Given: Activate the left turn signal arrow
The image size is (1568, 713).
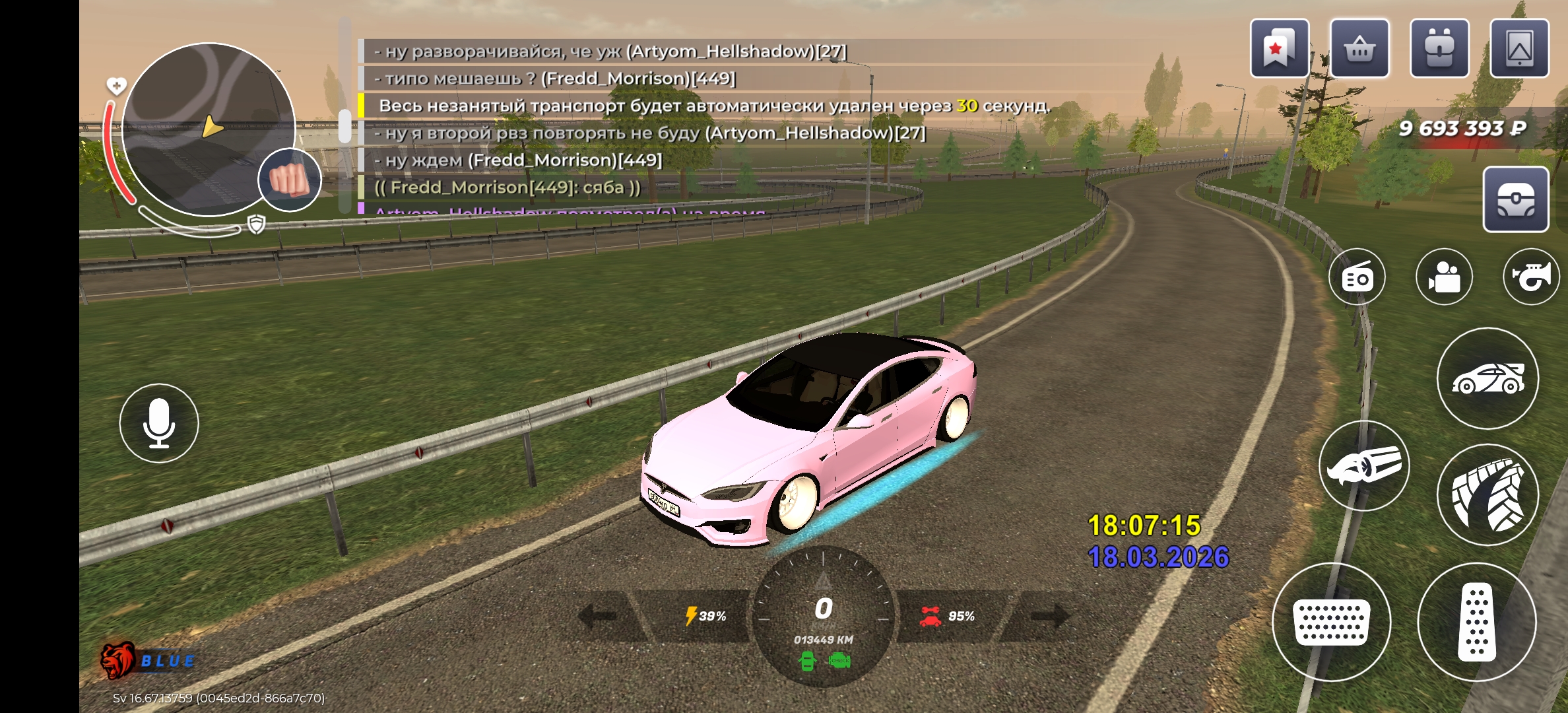Looking at the screenshot, I should click(x=601, y=616).
